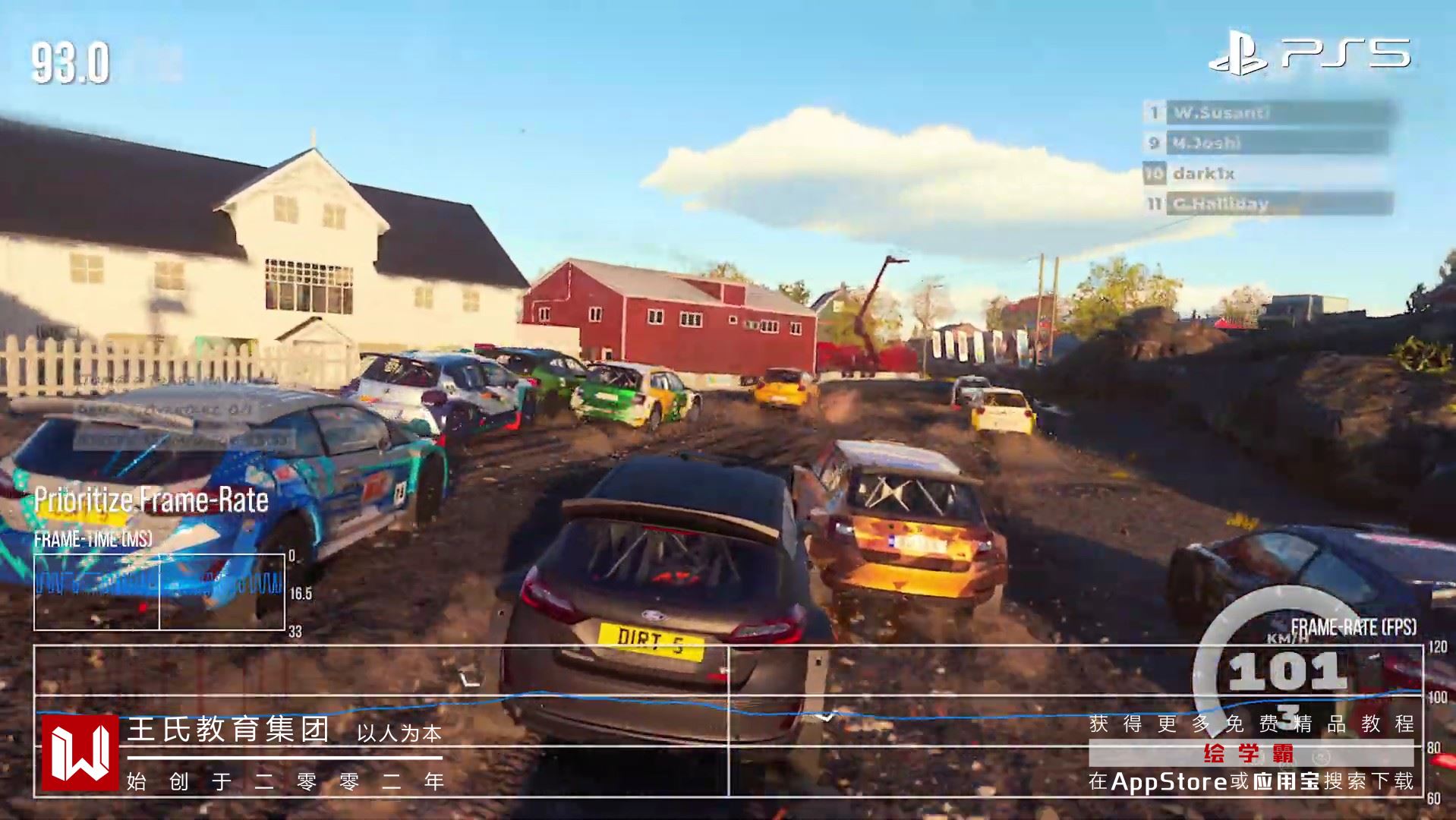1456x820 pixels.
Task: Click the red W logo of 王氏教育集团
Action: pyautogui.click(x=79, y=752)
